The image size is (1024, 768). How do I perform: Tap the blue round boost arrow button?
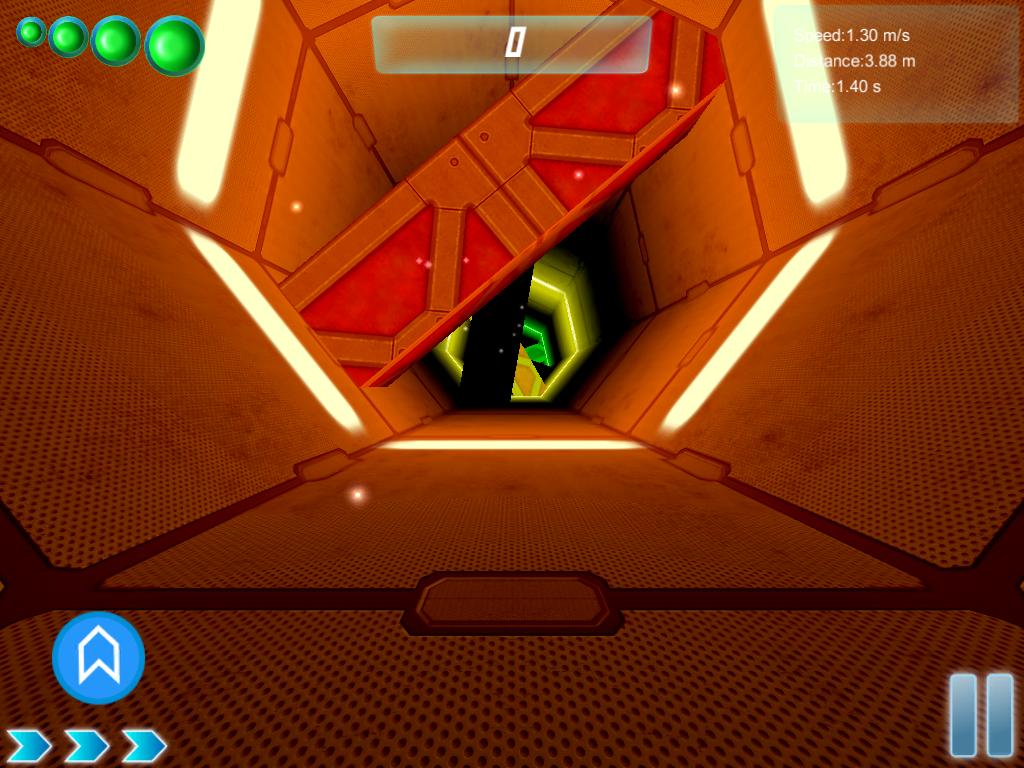[x=98, y=658]
